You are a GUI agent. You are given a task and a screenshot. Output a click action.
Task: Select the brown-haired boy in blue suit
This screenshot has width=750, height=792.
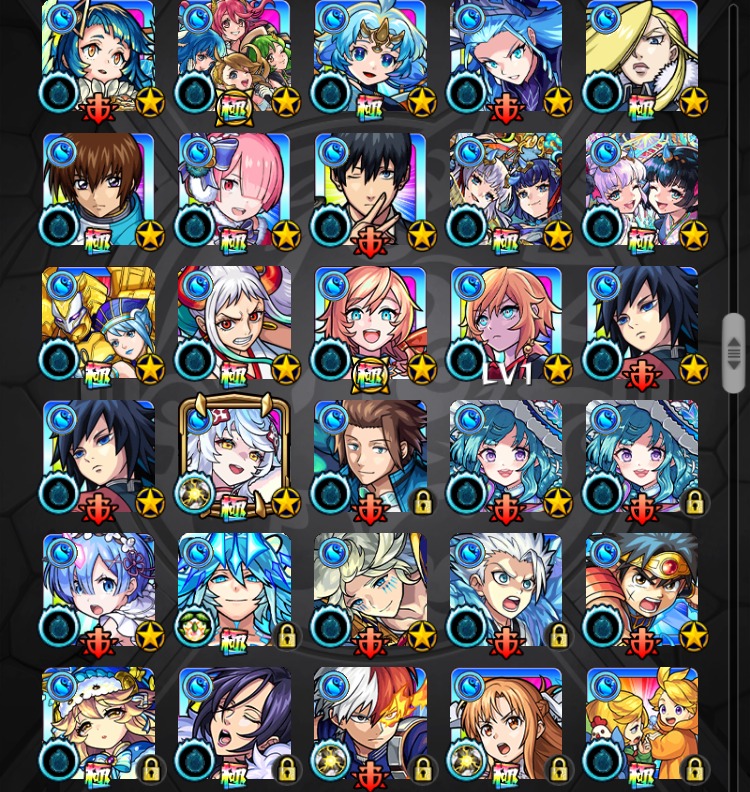(99, 190)
